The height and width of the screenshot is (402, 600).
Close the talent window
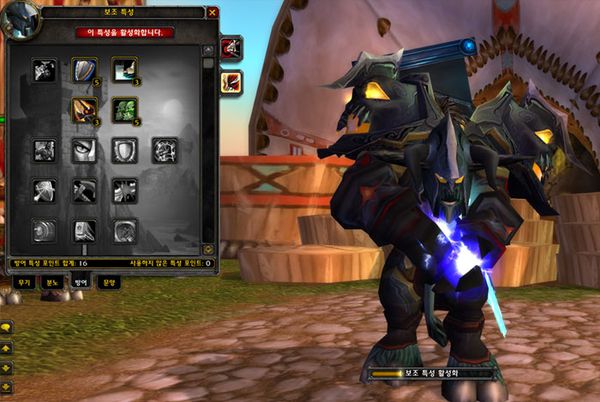(x=212, y=12)
